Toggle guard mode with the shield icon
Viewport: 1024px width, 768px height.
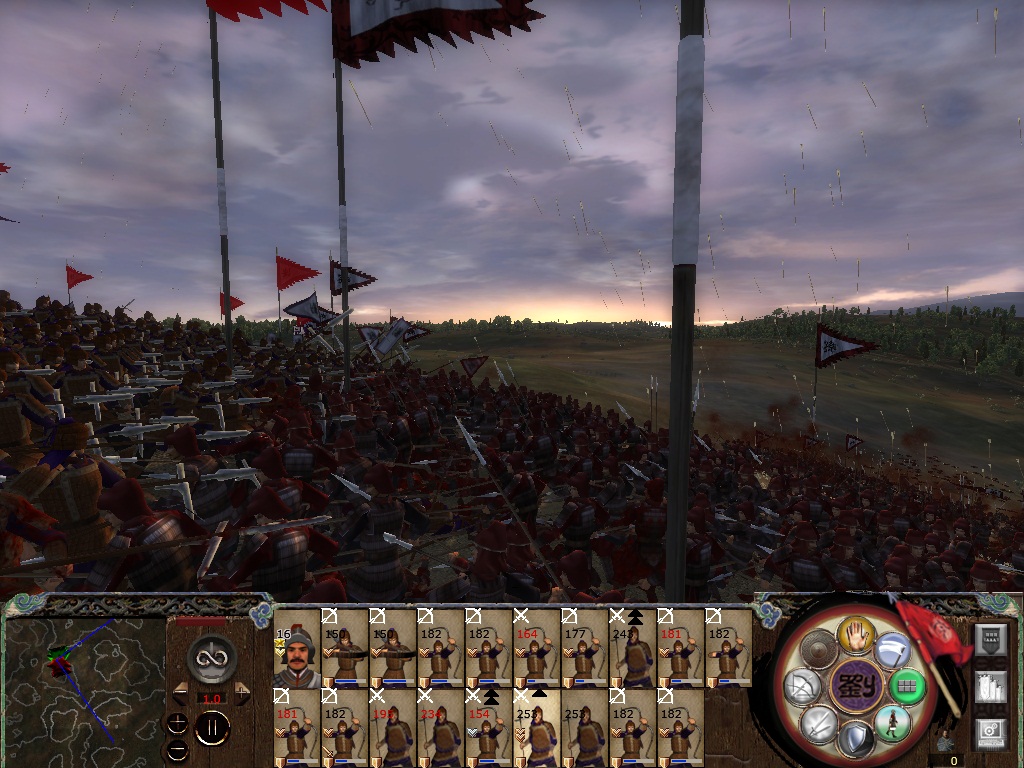click(856, 740)
